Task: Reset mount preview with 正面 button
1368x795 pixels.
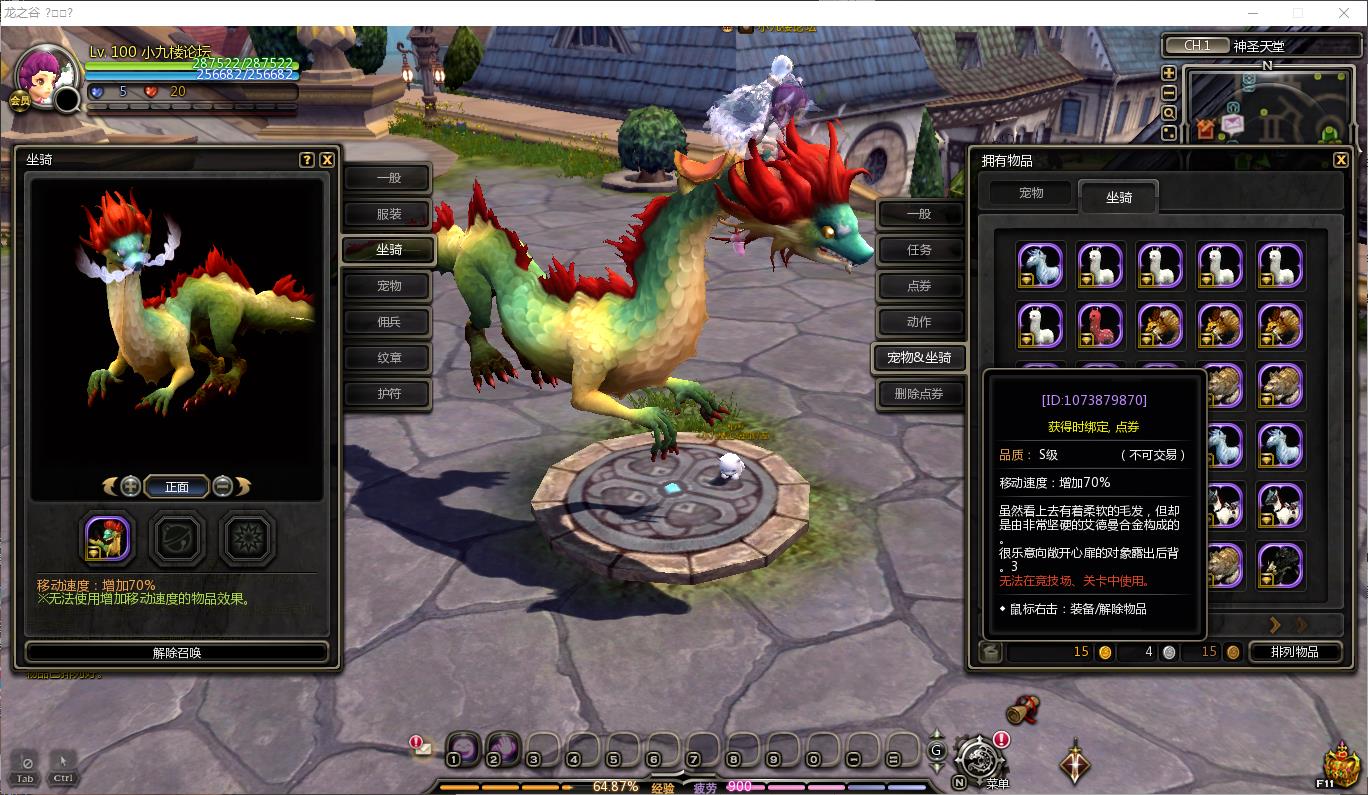Action: click(177, 487)
